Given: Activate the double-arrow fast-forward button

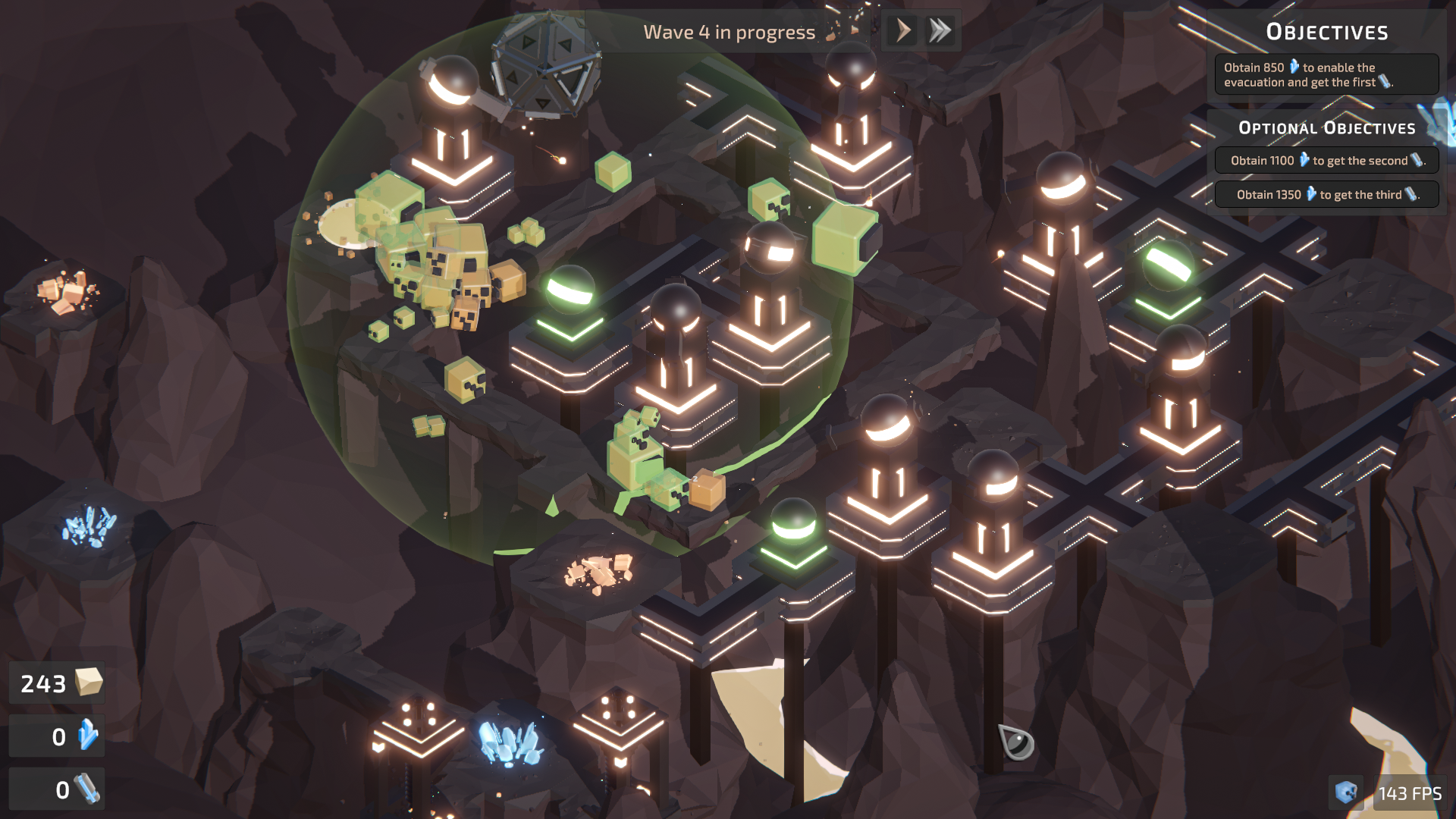Looking at the screenshot, I should coord(940,31).
